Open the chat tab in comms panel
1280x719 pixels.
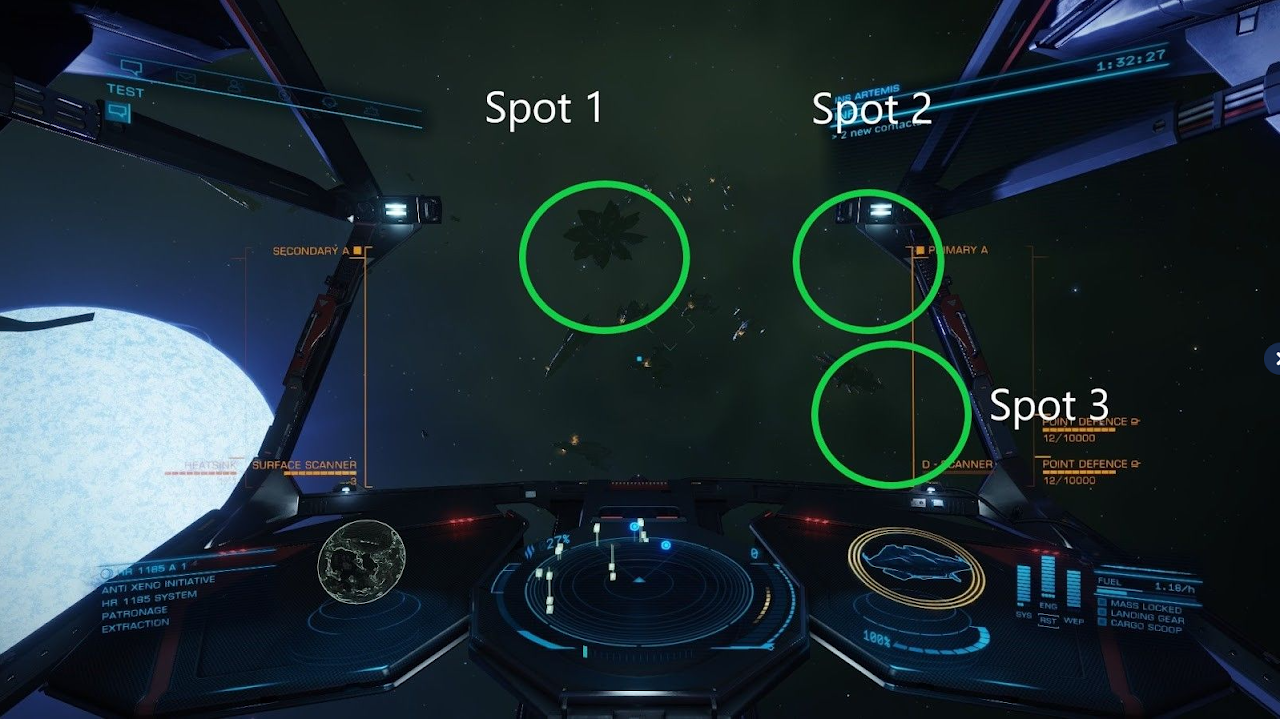point(131,68)
